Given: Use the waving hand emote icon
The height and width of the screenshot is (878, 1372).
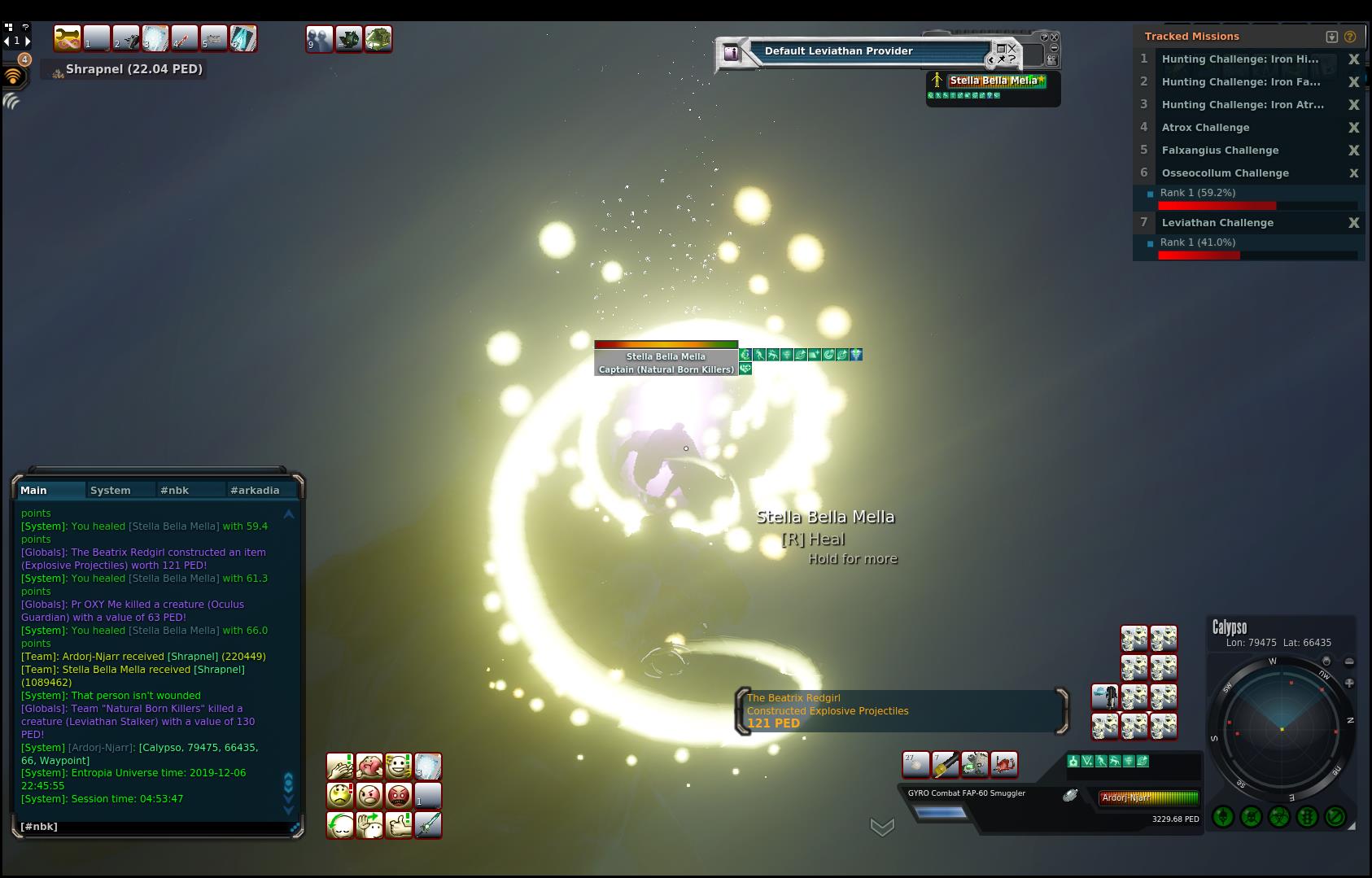Looking at the screenshot, I should click(x=369, y=825).
